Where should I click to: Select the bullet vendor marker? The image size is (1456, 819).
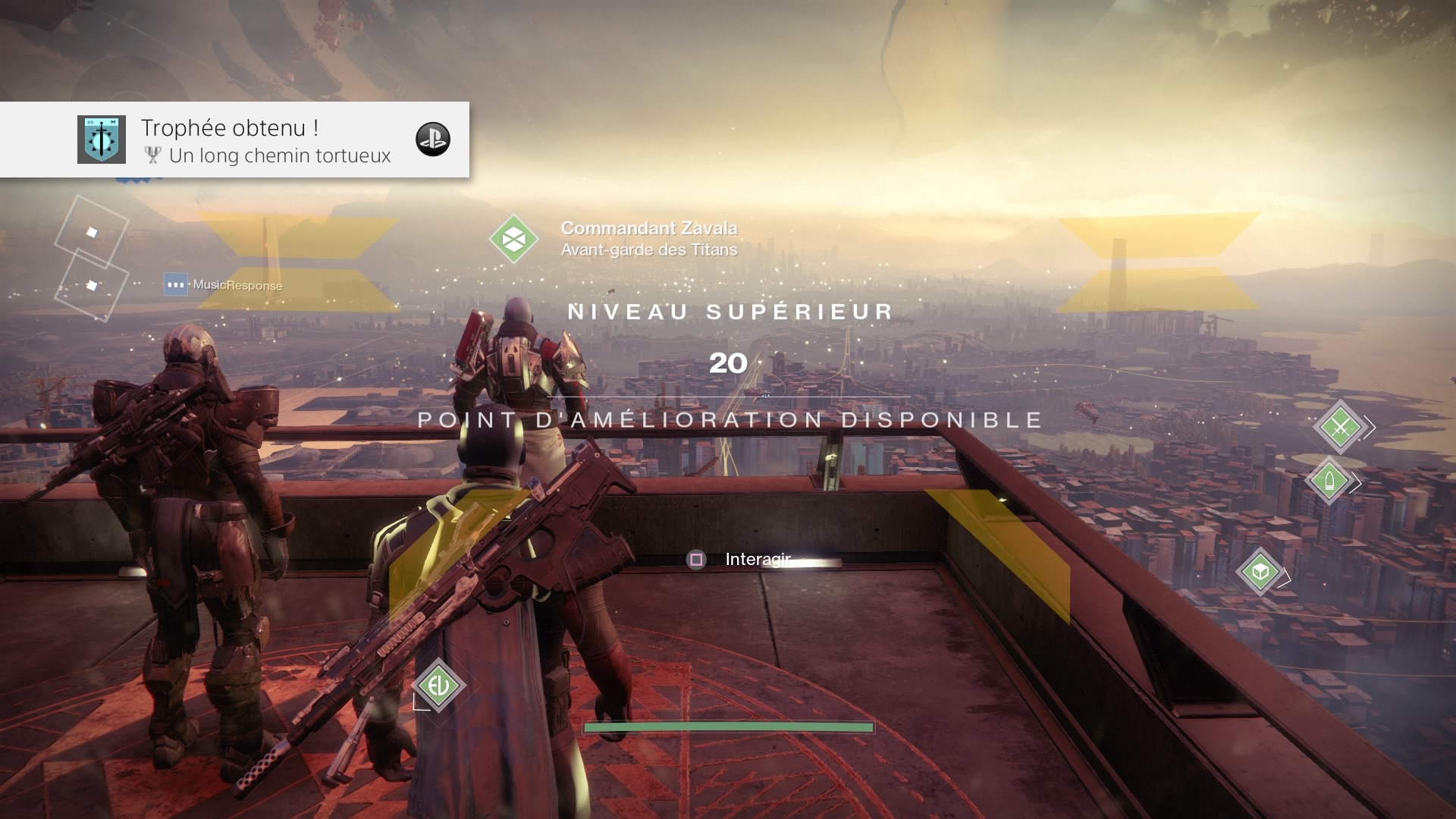pos(1329,481)
